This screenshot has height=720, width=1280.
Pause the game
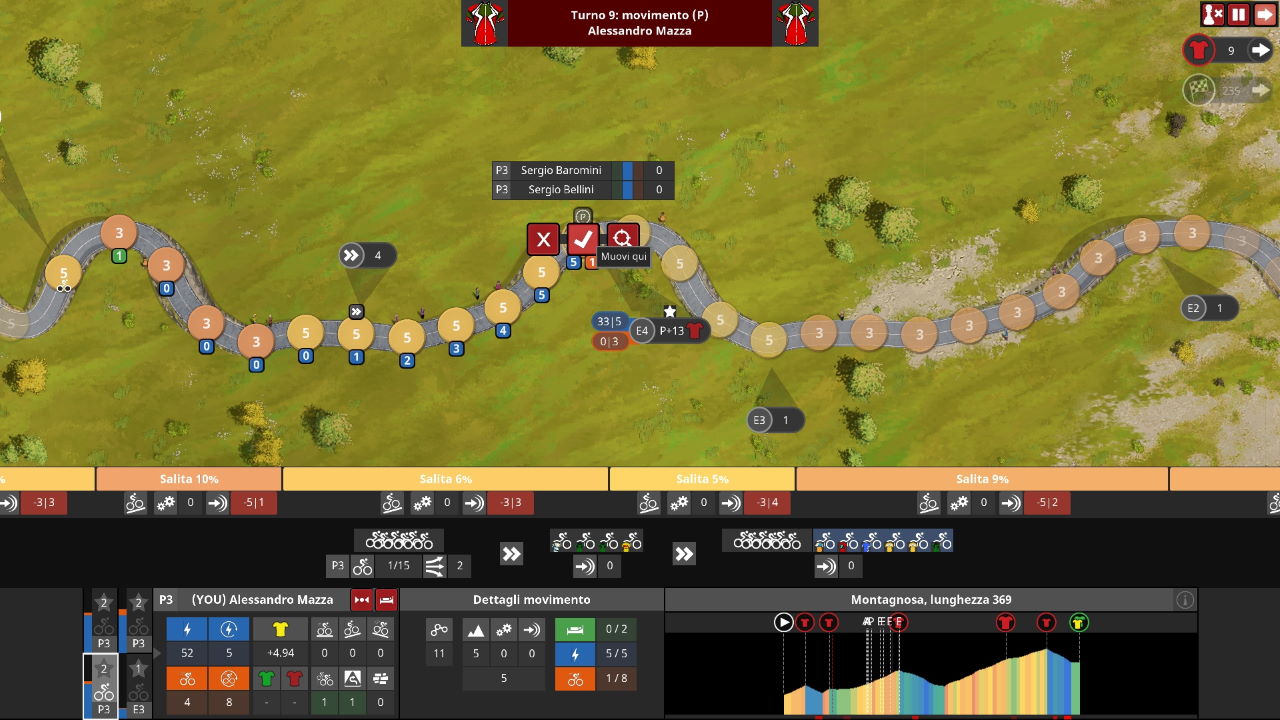pos(1239,14)
